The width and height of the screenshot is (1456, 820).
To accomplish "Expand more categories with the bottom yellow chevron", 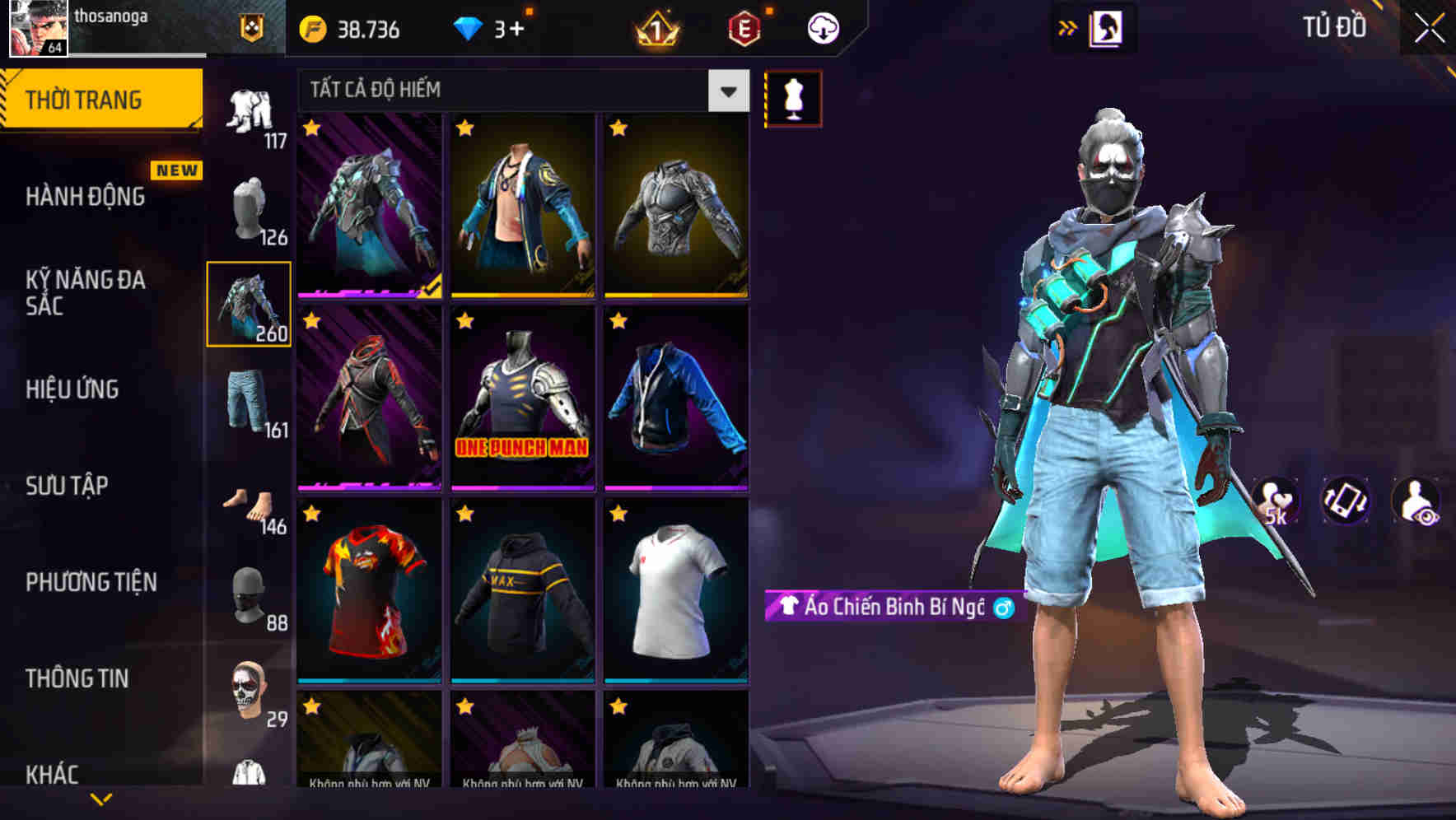I will click(x=99, y=796).
